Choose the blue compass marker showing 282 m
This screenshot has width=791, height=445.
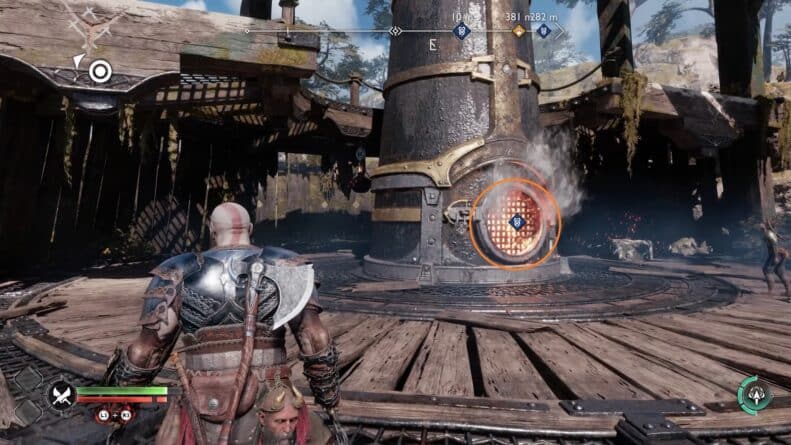tap(543, 31)
